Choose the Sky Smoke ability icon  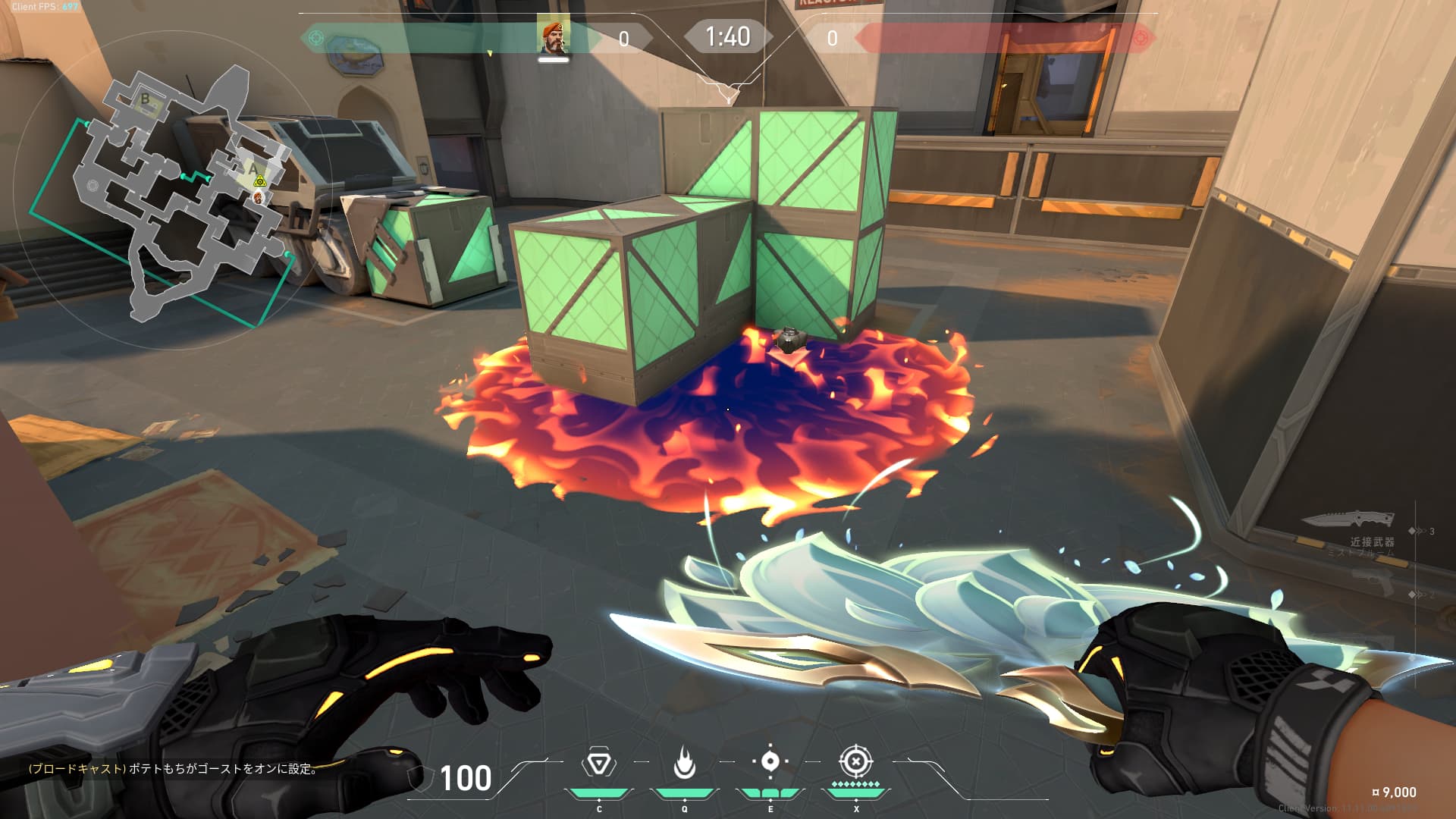(770, 761)
